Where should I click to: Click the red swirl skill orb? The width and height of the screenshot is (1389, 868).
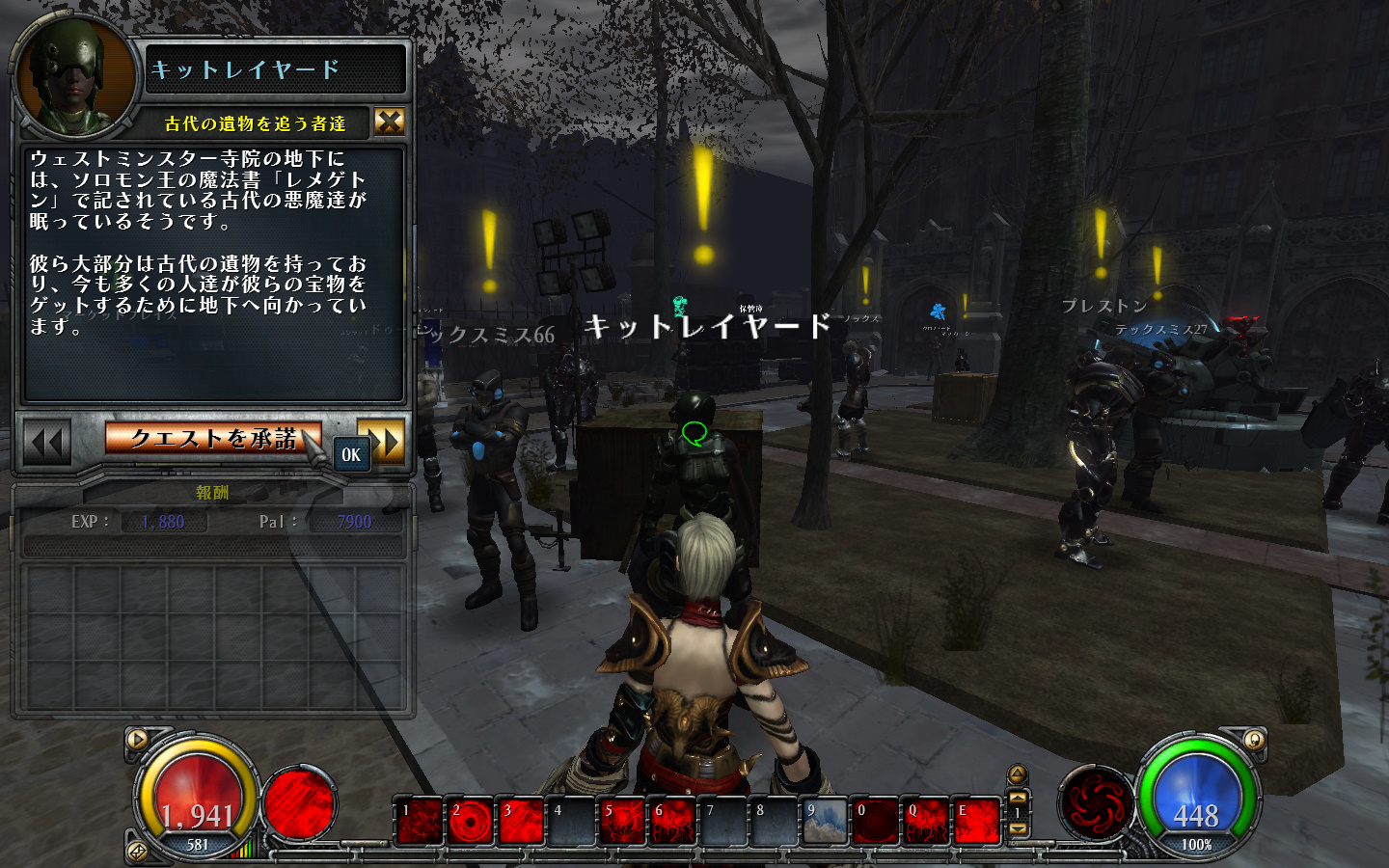tap(1095, 803)
